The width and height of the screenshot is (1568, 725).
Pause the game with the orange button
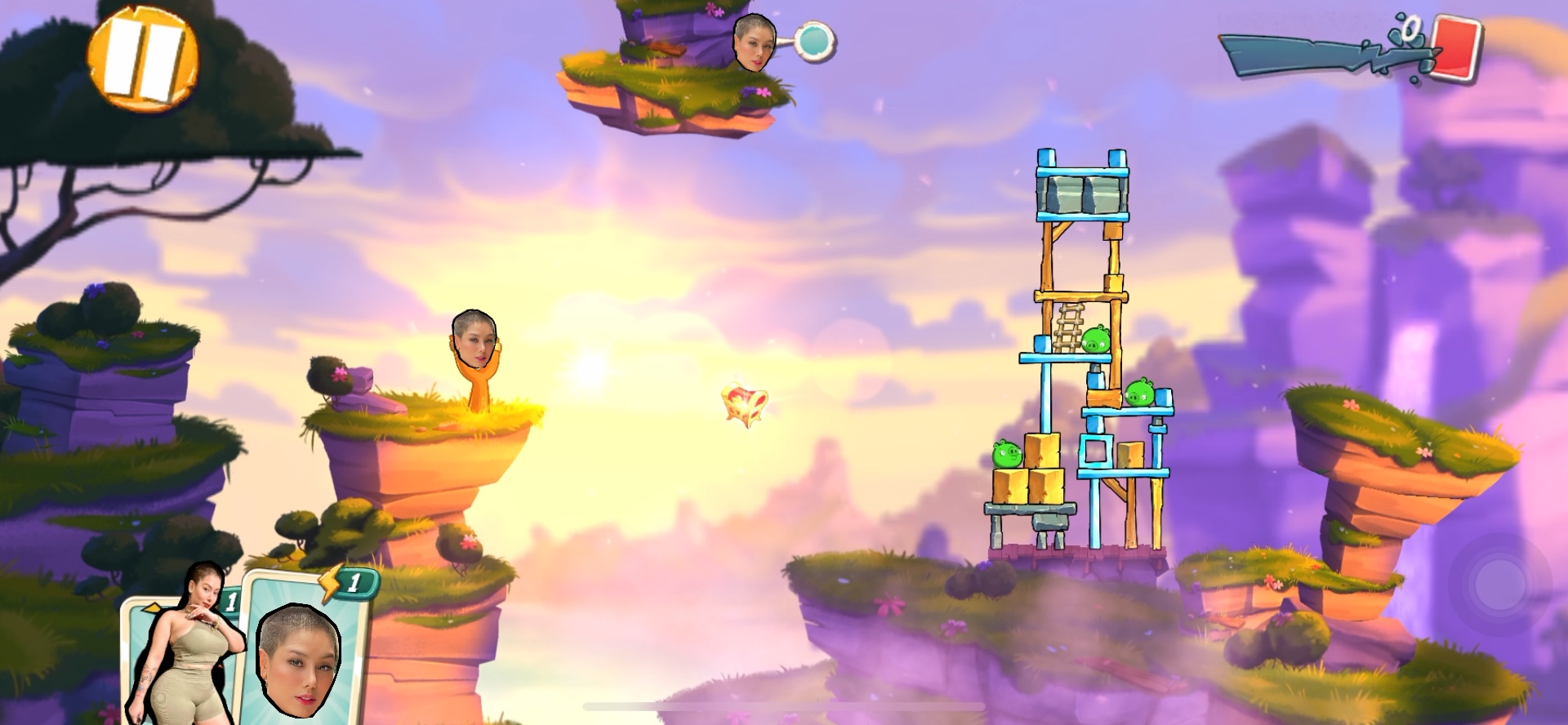(x=144, y=59)
